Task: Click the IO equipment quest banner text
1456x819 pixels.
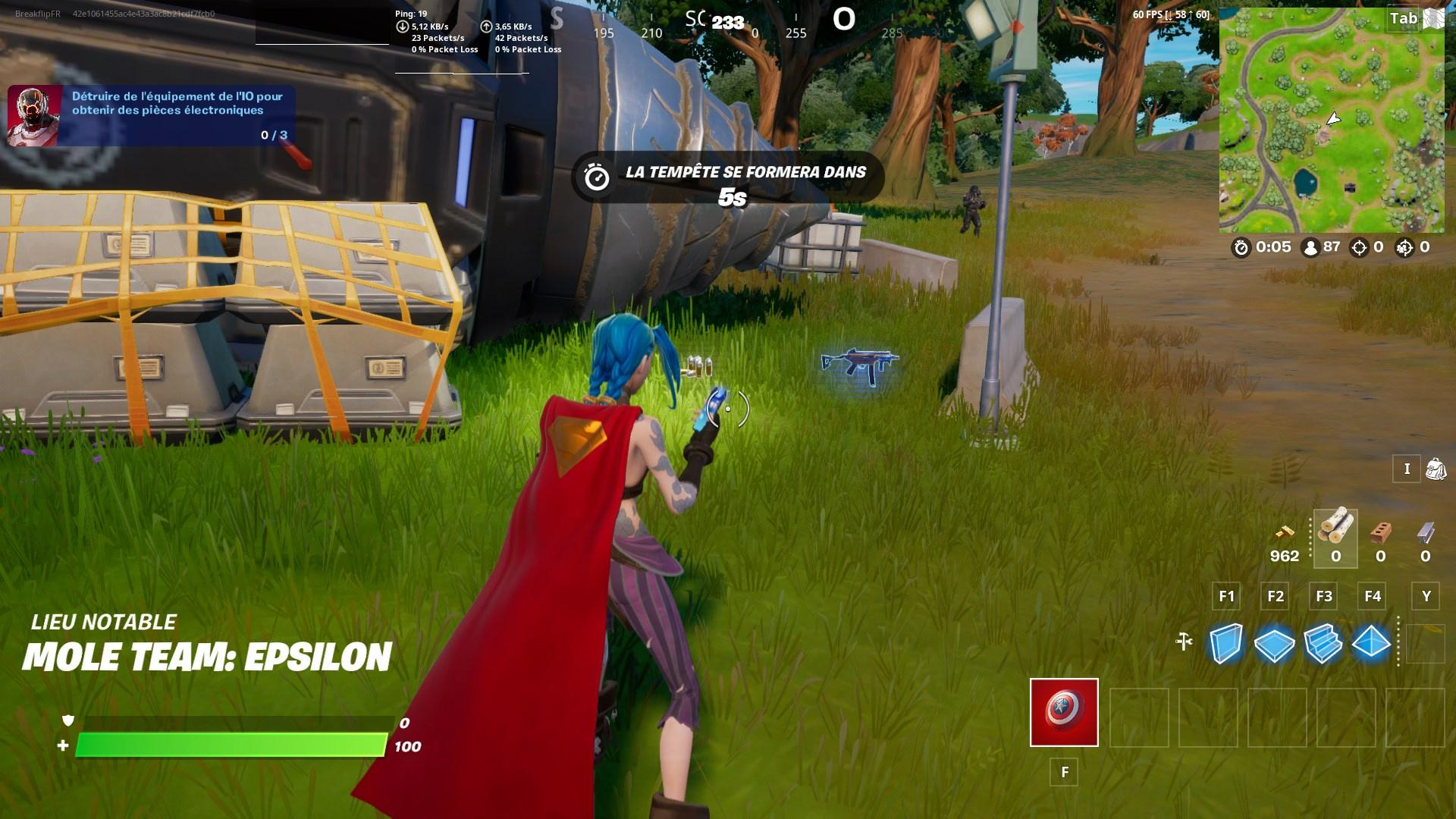Action: click(x=176, y=104)
